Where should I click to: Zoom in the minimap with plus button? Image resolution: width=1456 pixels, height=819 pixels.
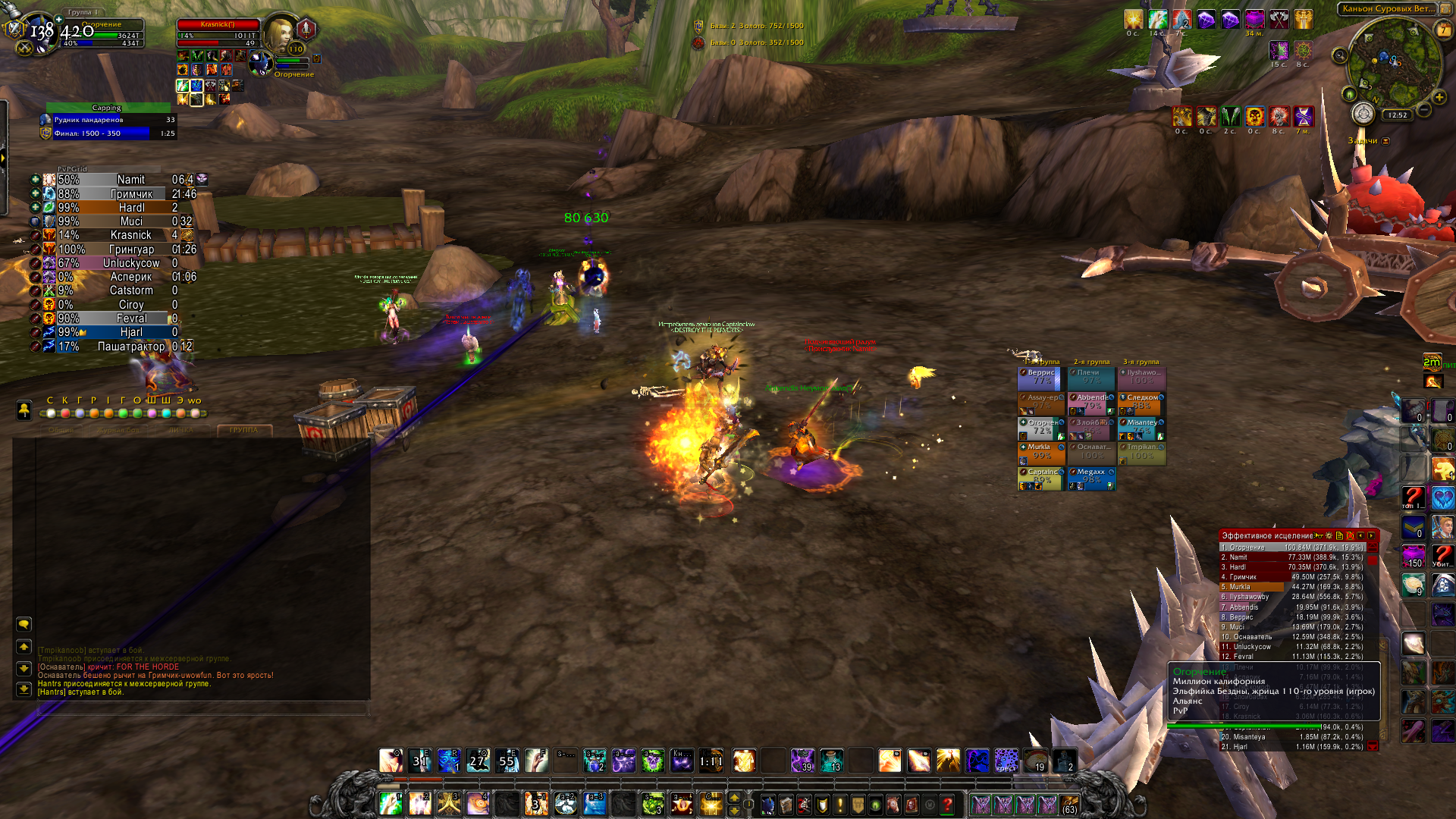pos(1439,97)
